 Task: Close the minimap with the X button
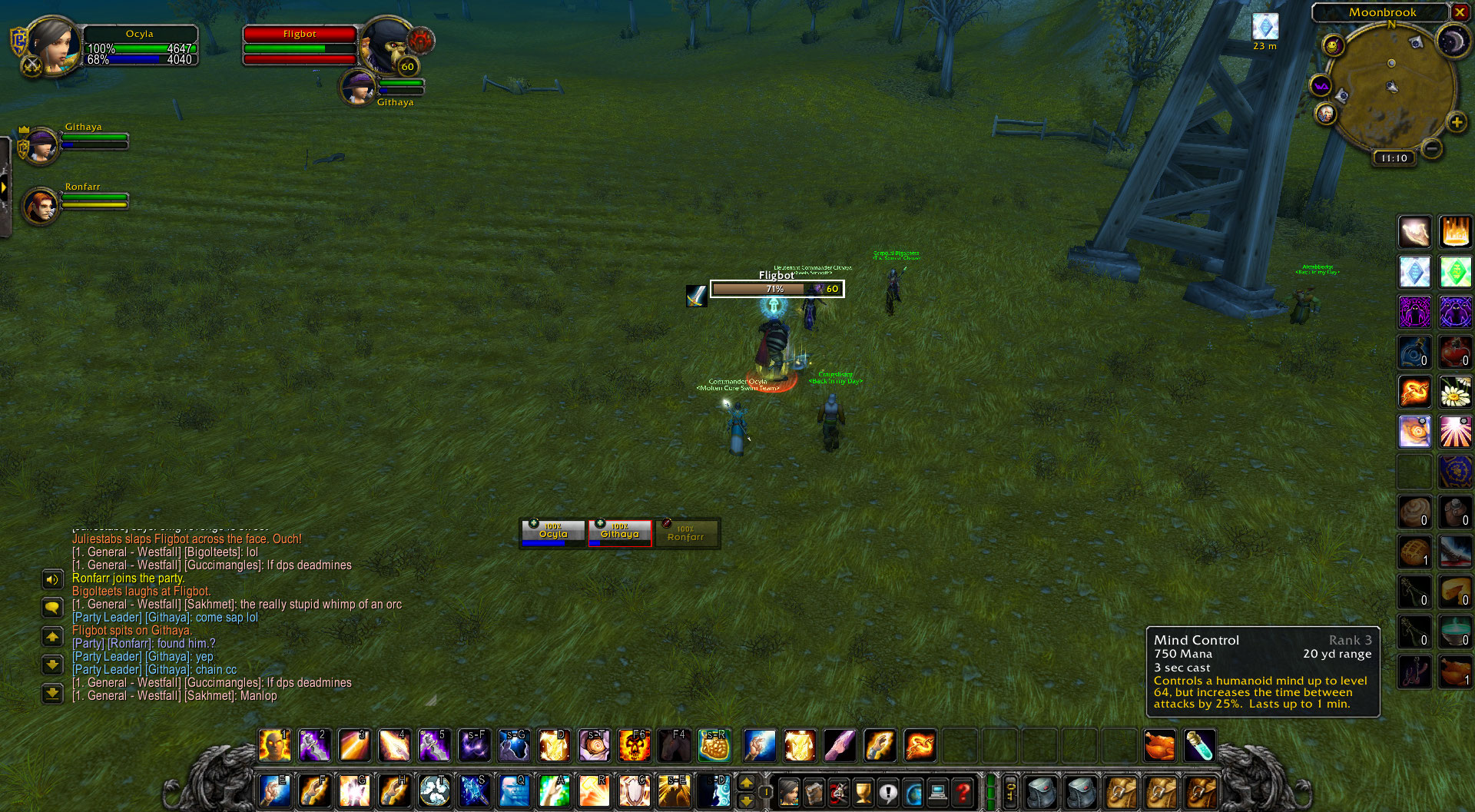(1460, 12)
